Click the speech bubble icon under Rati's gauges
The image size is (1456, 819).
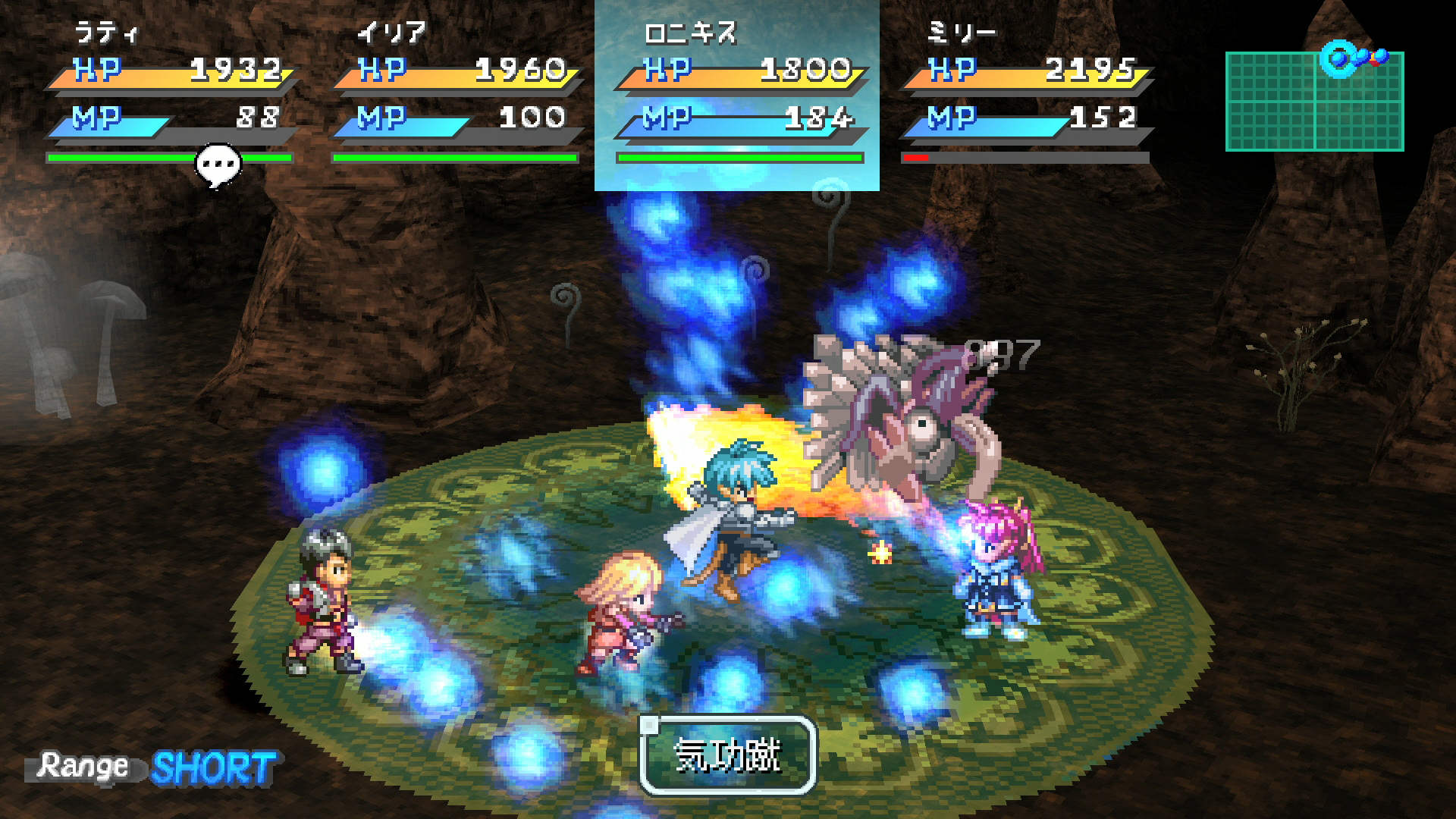coord(218,162)
